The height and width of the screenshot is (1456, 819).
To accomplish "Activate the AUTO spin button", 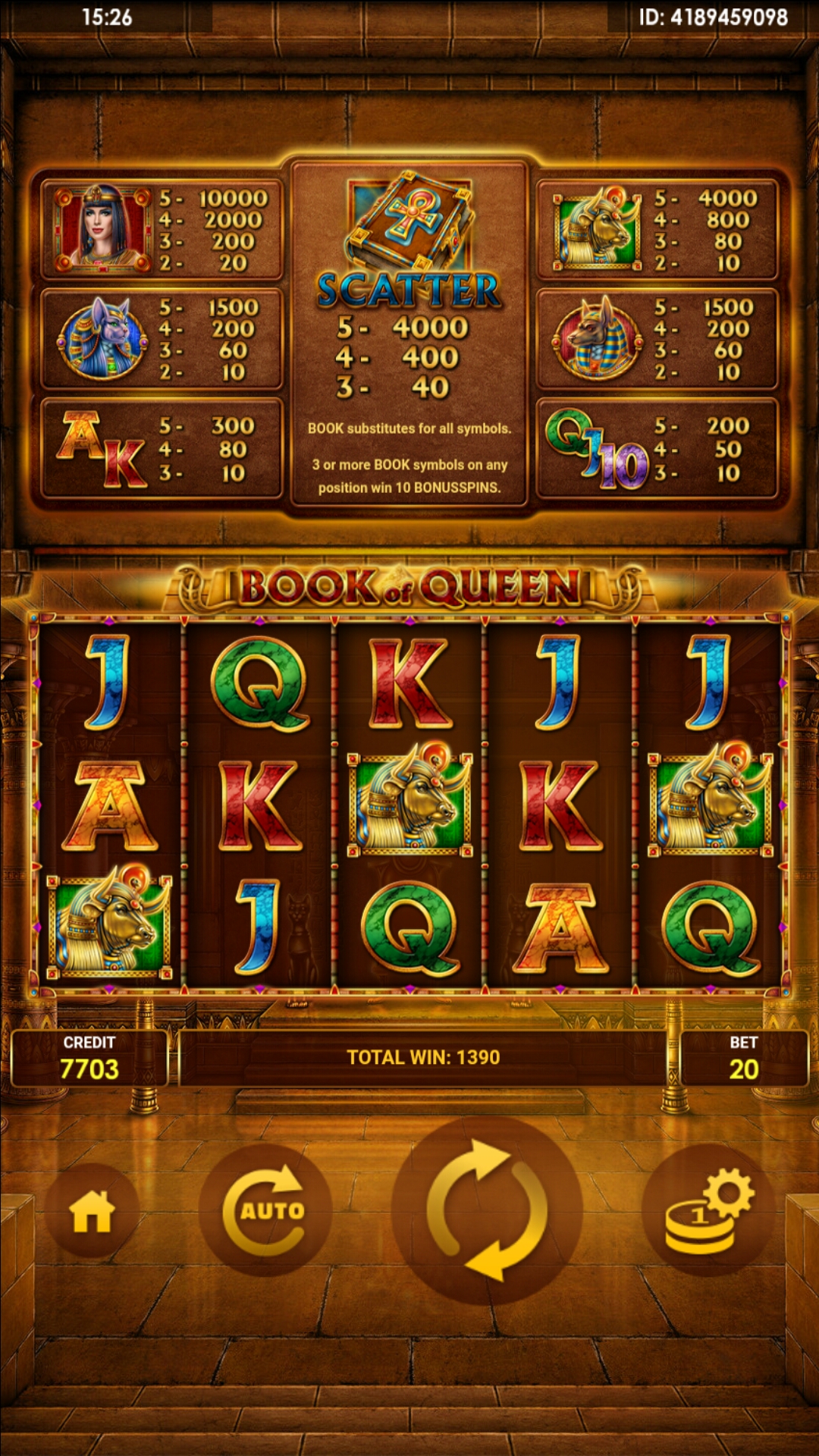I will coord(265,1210).
